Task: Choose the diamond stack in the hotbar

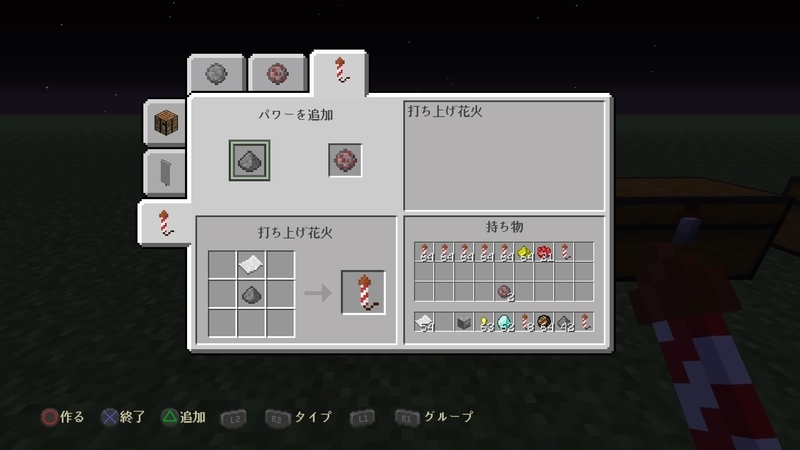Action: (x=505, y=322)
